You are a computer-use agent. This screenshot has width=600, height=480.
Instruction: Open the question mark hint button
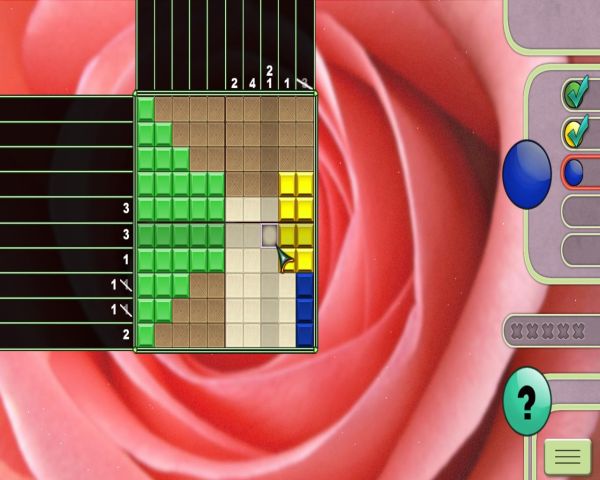point(527,401)
